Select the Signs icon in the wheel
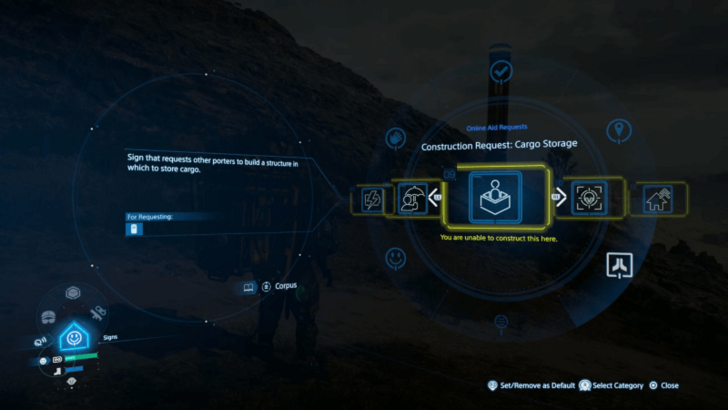 74,338
